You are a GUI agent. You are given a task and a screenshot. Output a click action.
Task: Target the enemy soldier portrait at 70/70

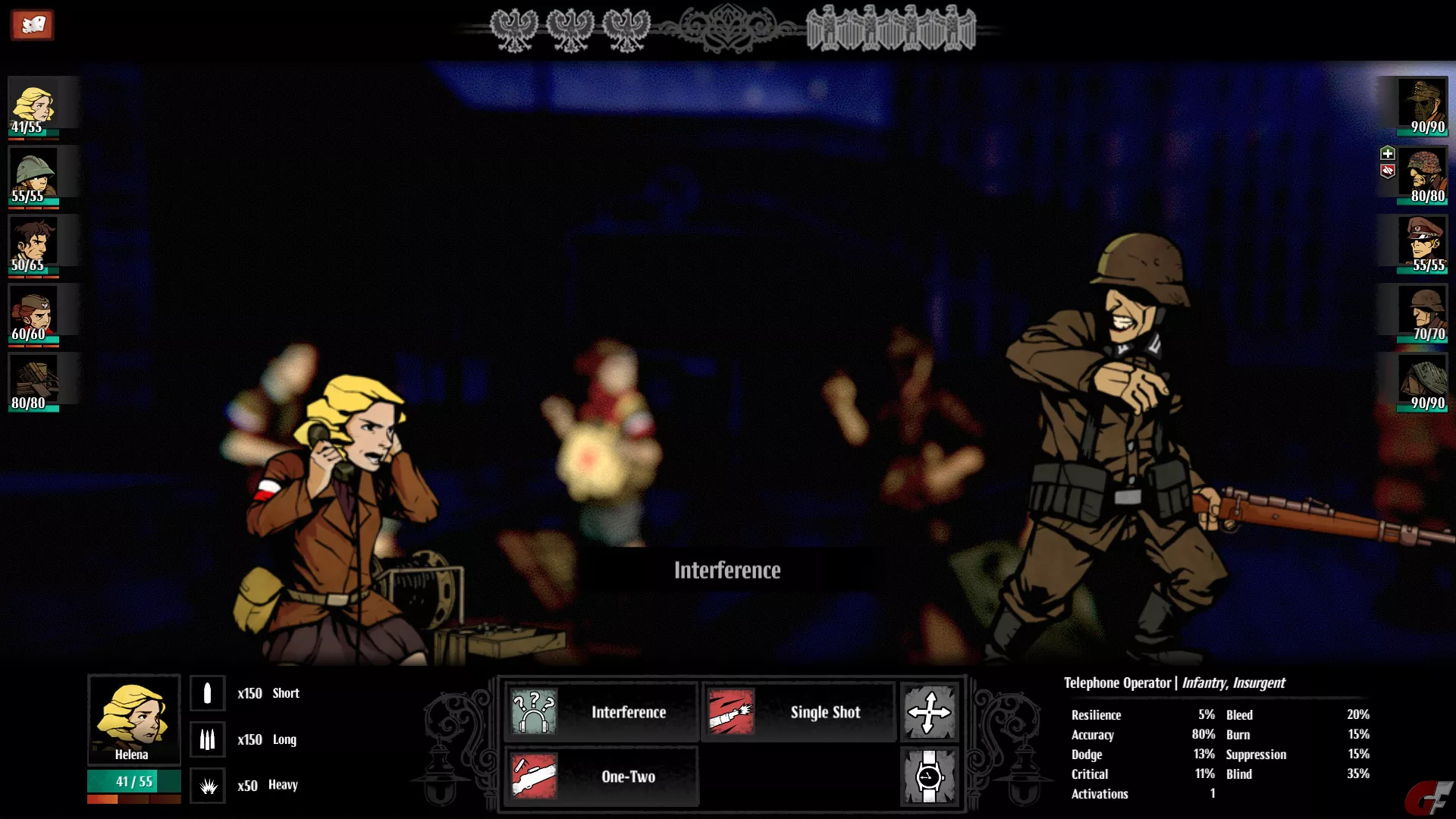1423,314
